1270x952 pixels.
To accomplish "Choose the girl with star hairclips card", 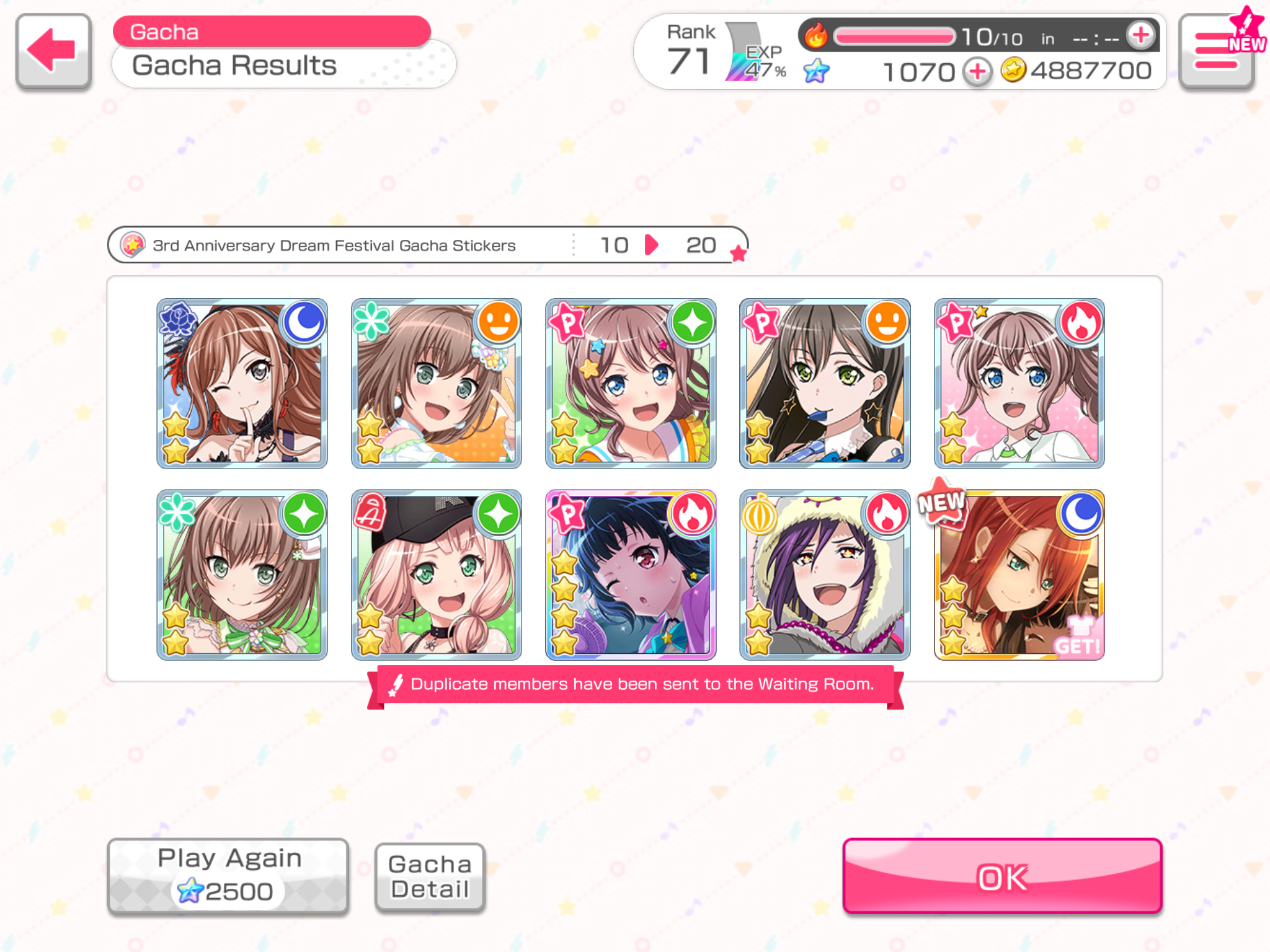I will (630, 383).
